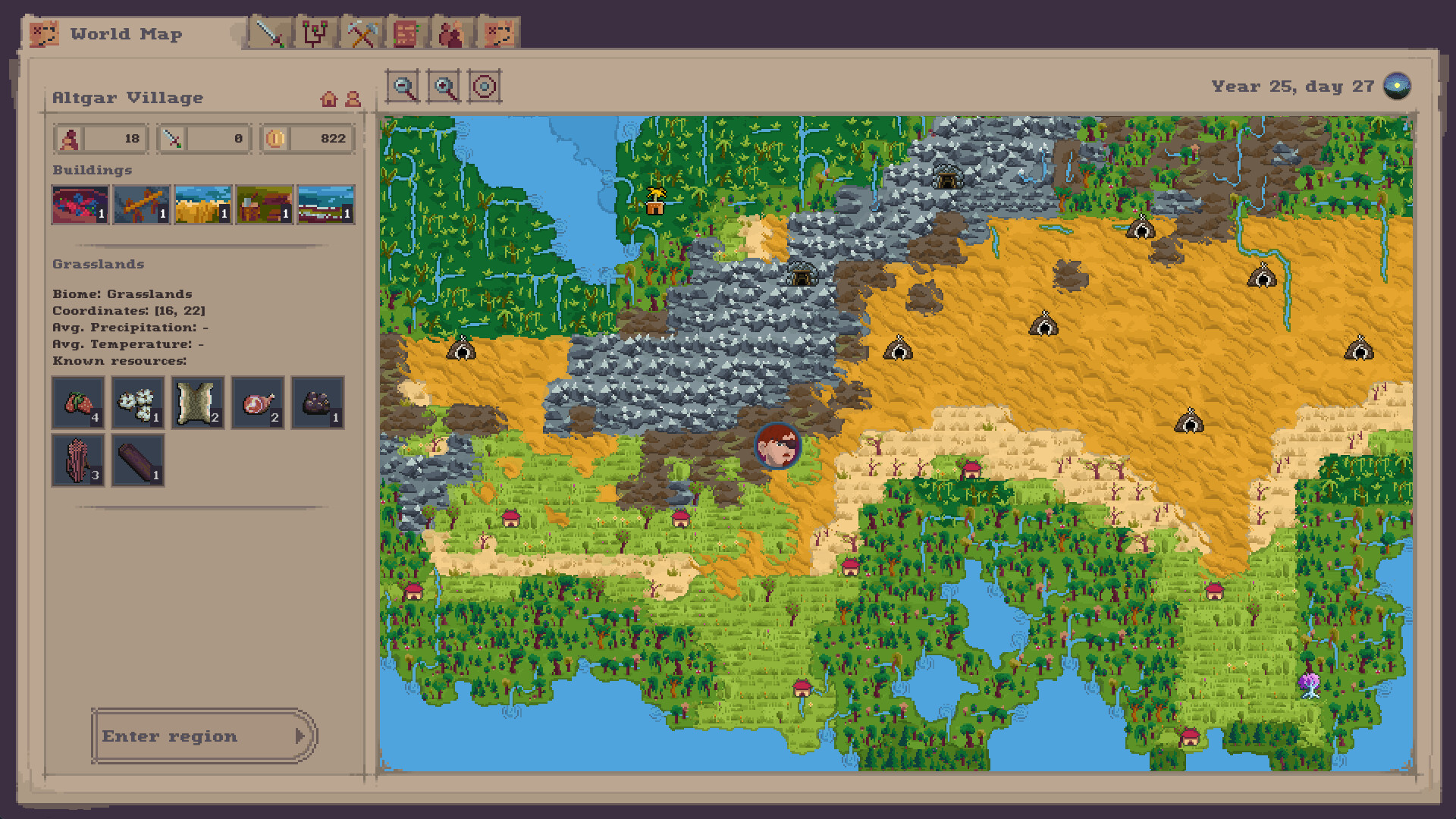
Task: Toggle the home icon beside Altgar Village
Action: (x=329, y=98)
